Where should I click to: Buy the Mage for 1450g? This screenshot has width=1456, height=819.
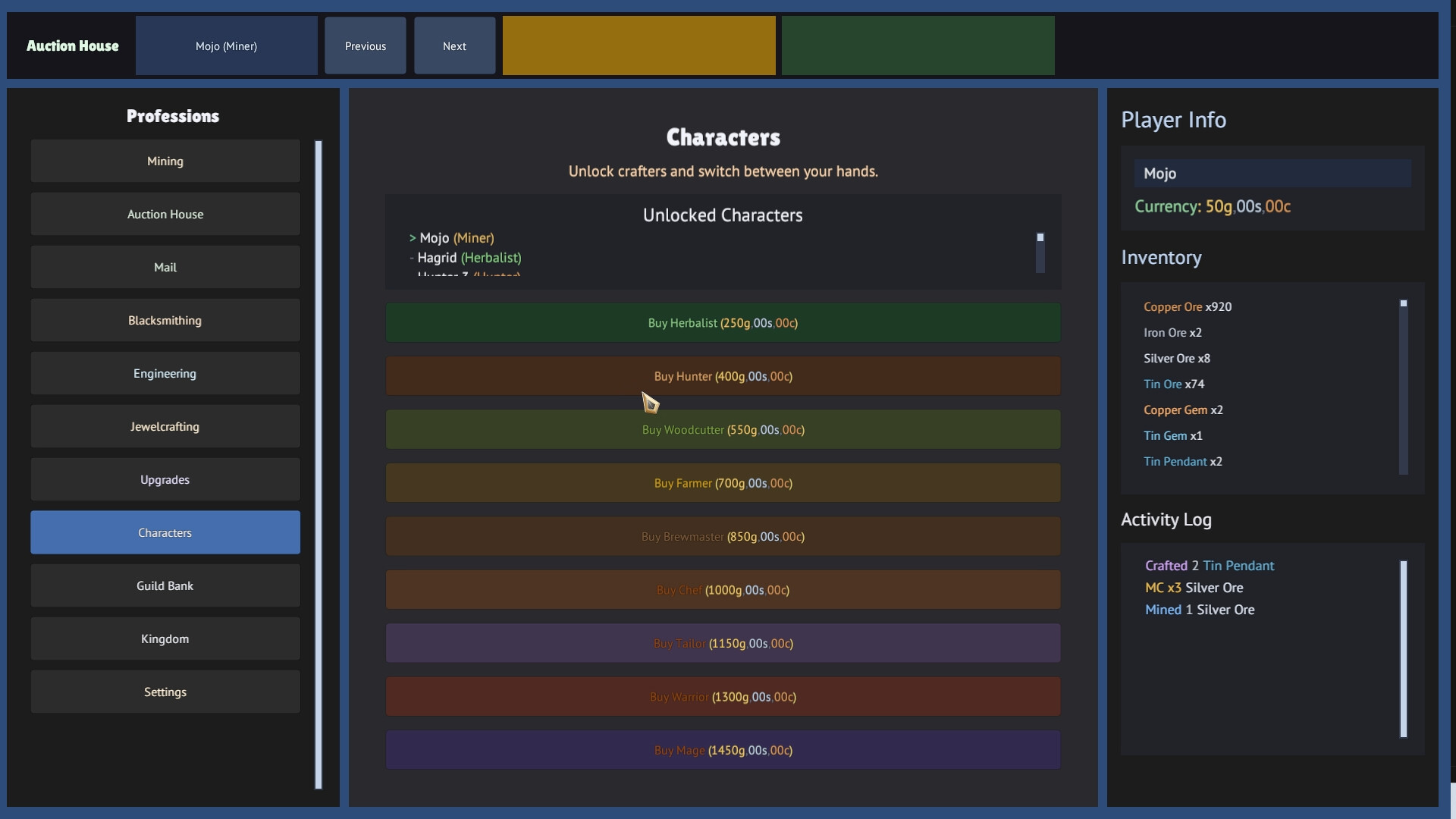[723, 750]
